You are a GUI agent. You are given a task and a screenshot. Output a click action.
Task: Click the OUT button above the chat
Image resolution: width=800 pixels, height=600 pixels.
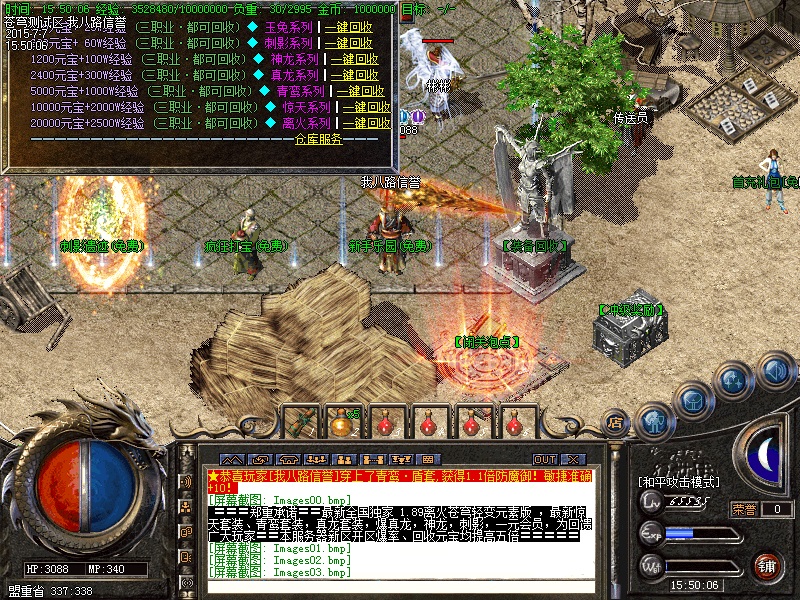pos(545,459)
